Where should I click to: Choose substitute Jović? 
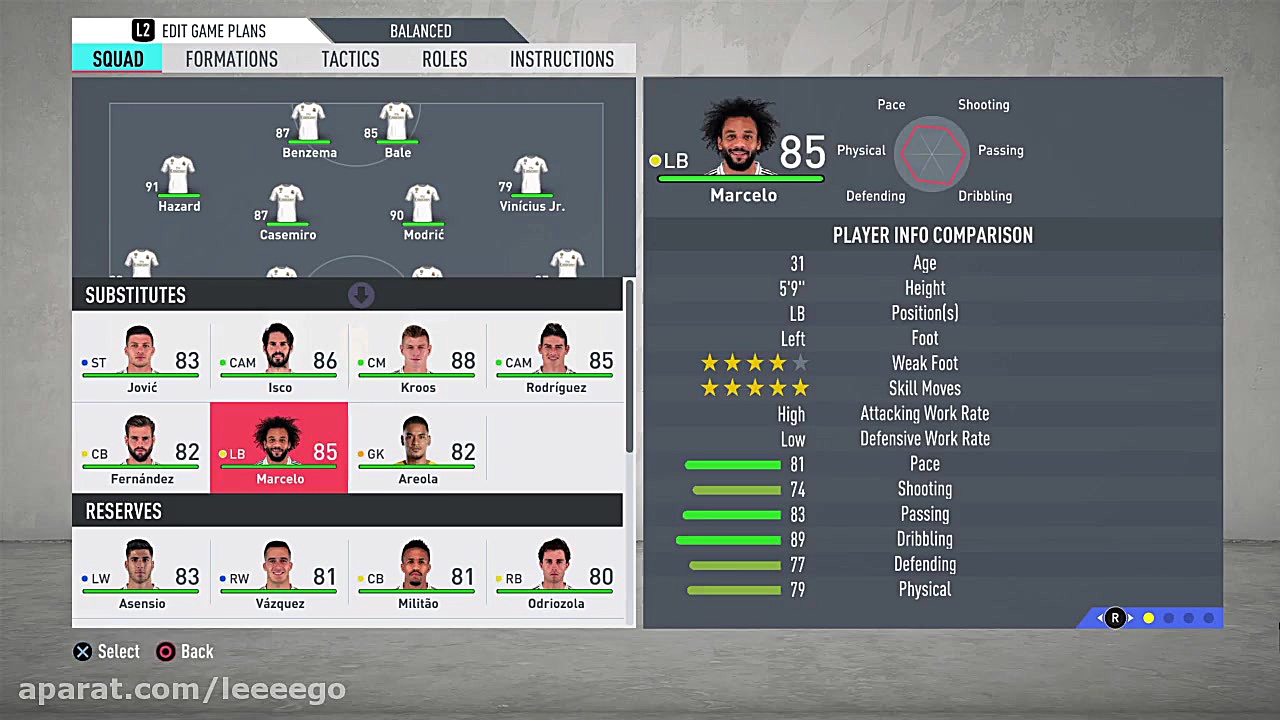pos(141,357)
